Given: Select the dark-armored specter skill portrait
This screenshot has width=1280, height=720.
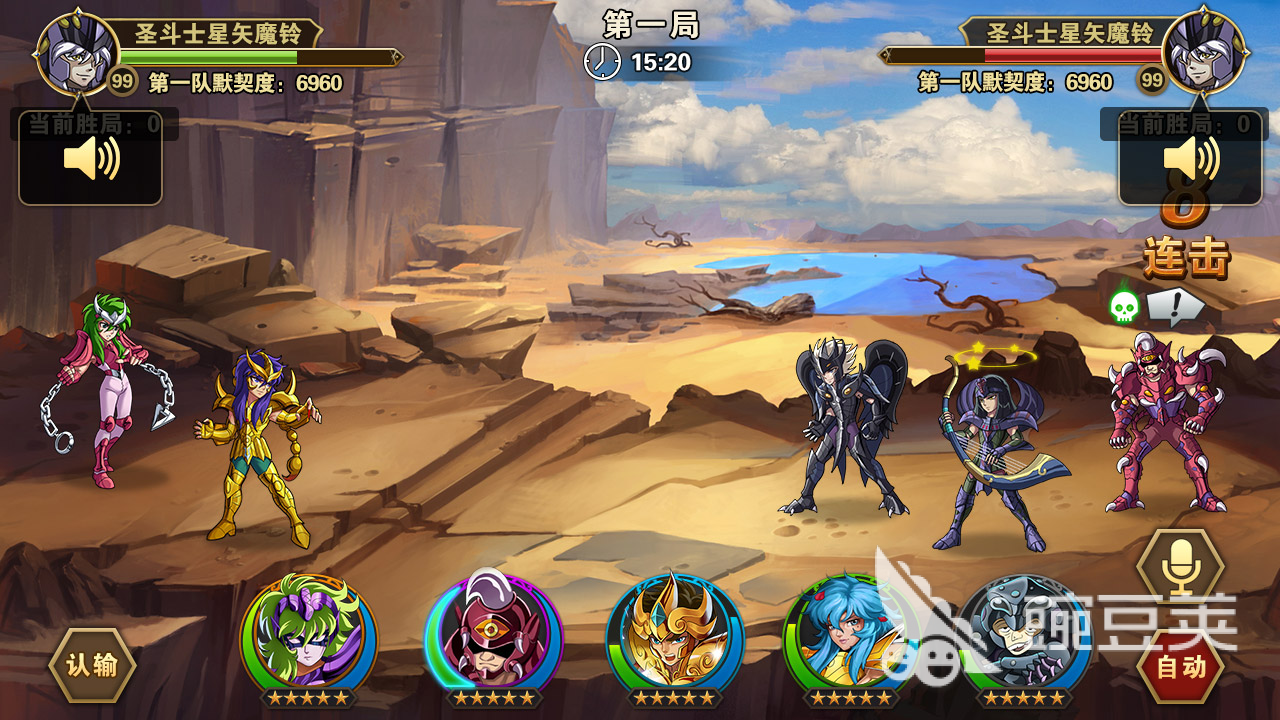Looking at the screenshot, I should pyautogui.click(x=1022, y=636).
